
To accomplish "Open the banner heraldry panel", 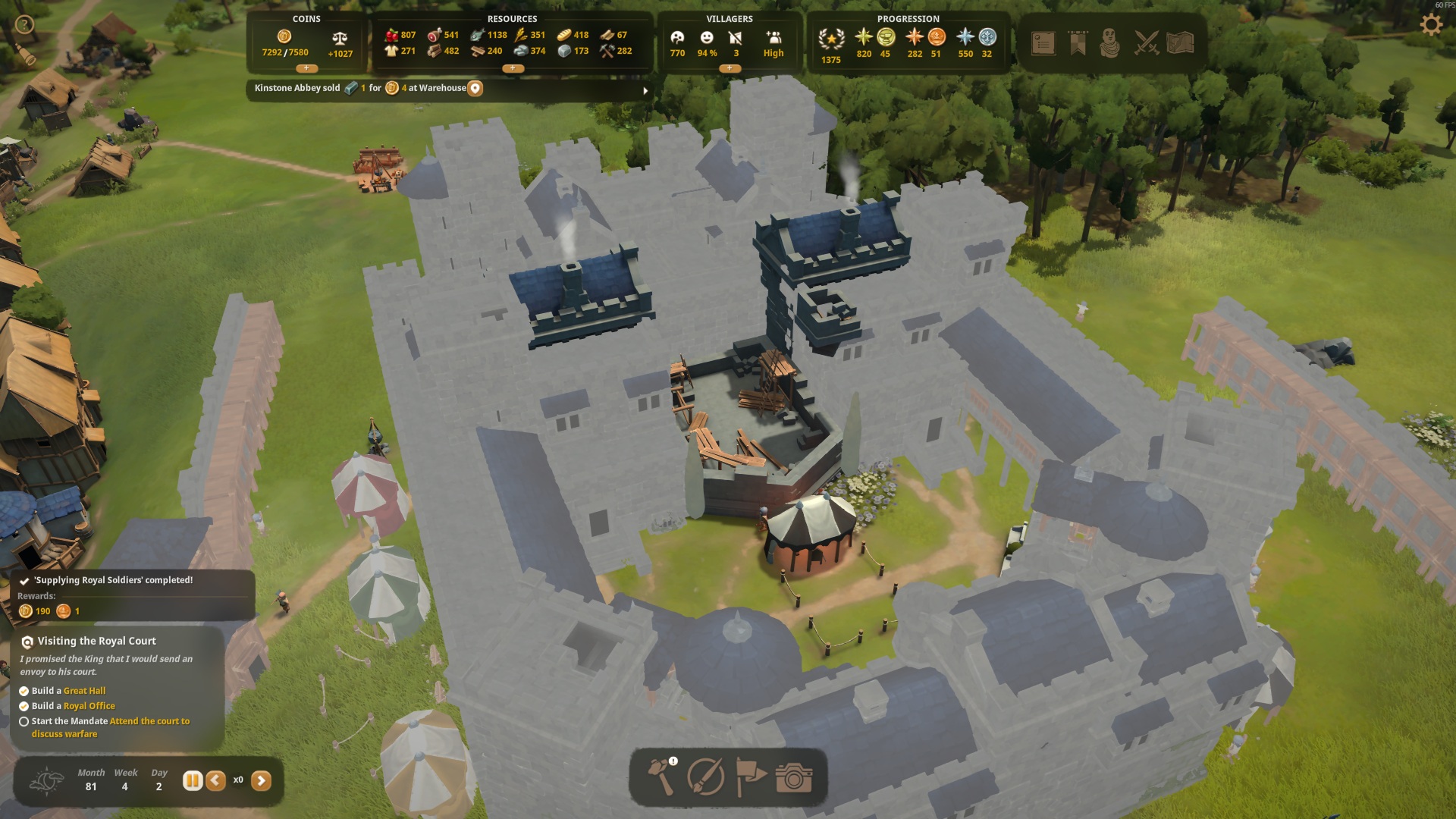I will (1078, 43).
